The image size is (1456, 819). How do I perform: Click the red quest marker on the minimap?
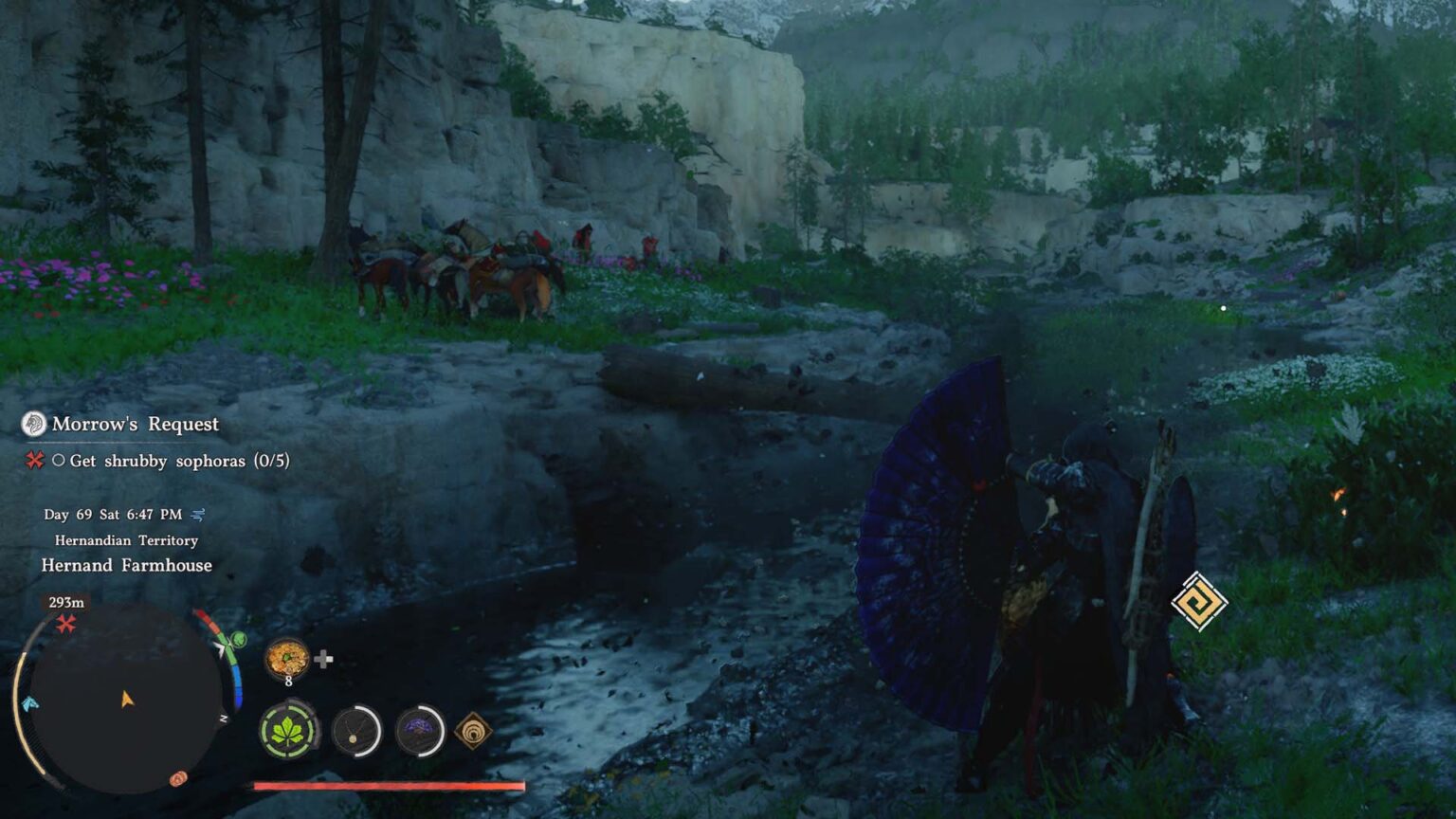tap(65, 624)
